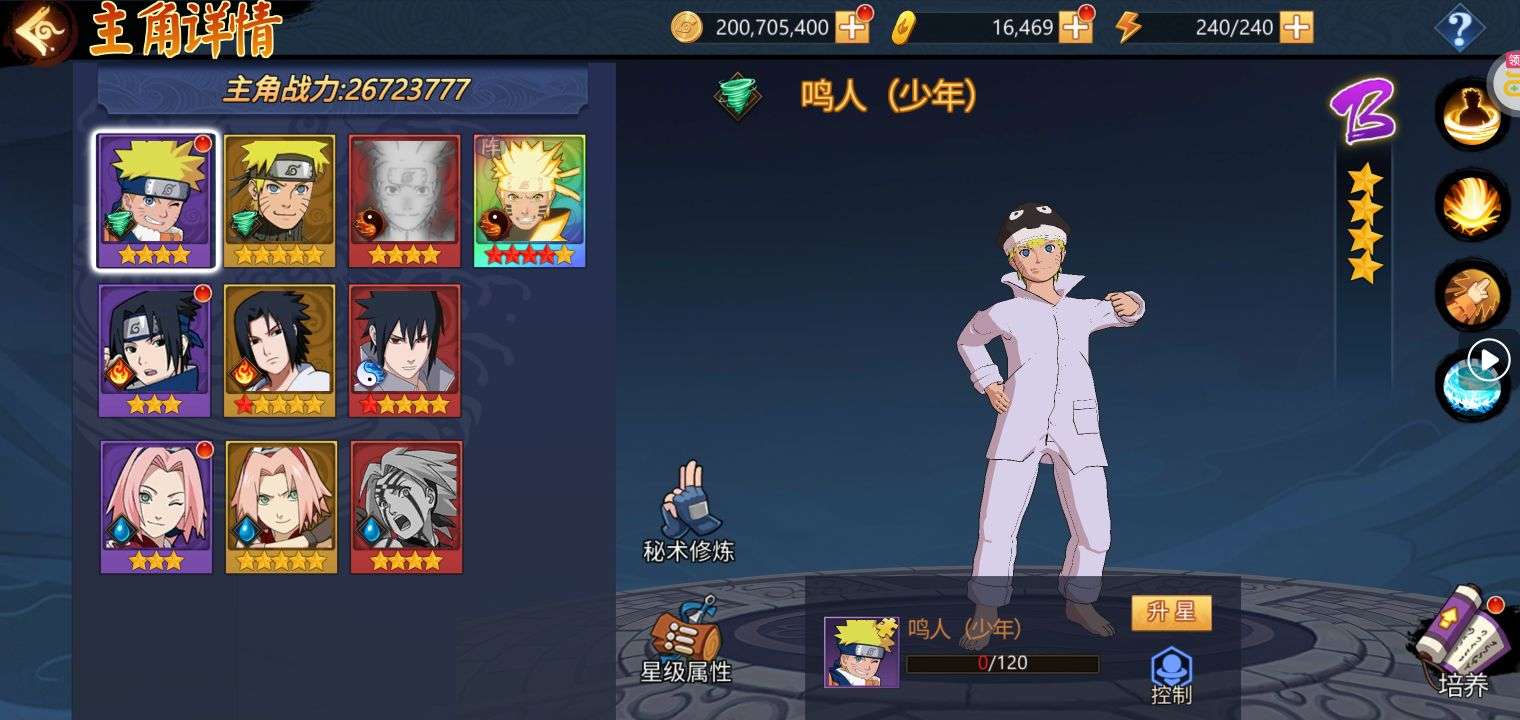This screenshot has width=1520, height=720.
Task: Select the Sasuke card with yin-yang icon
Action: 405,350
